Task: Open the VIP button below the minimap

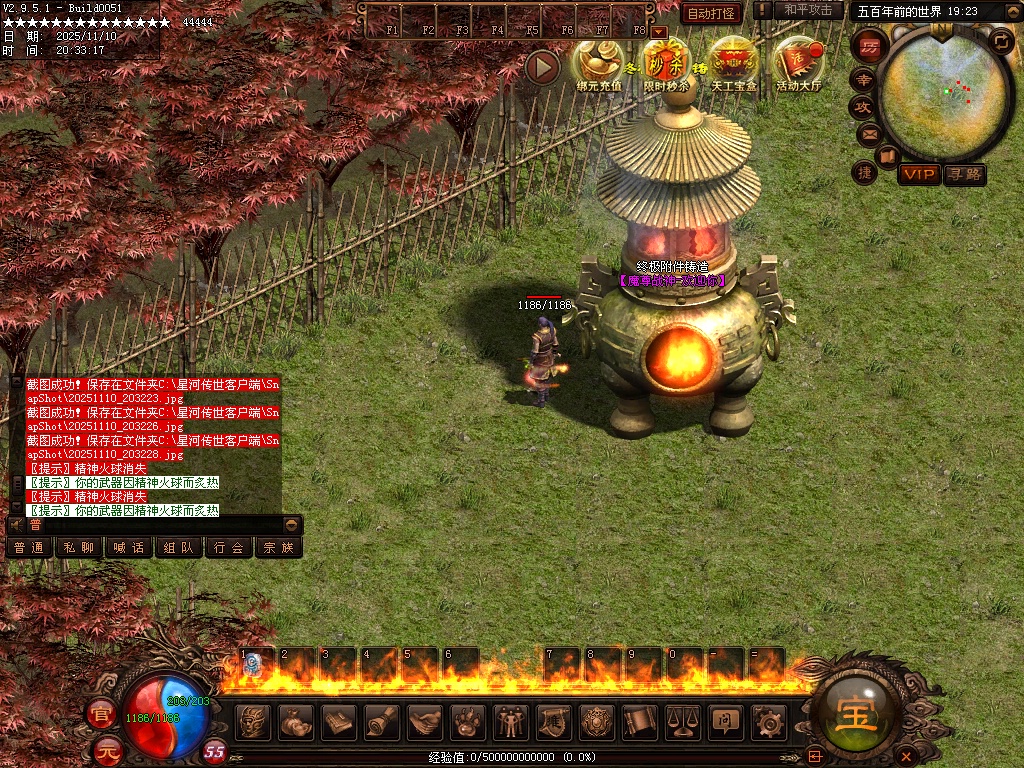Action: (x=919, y=174)
